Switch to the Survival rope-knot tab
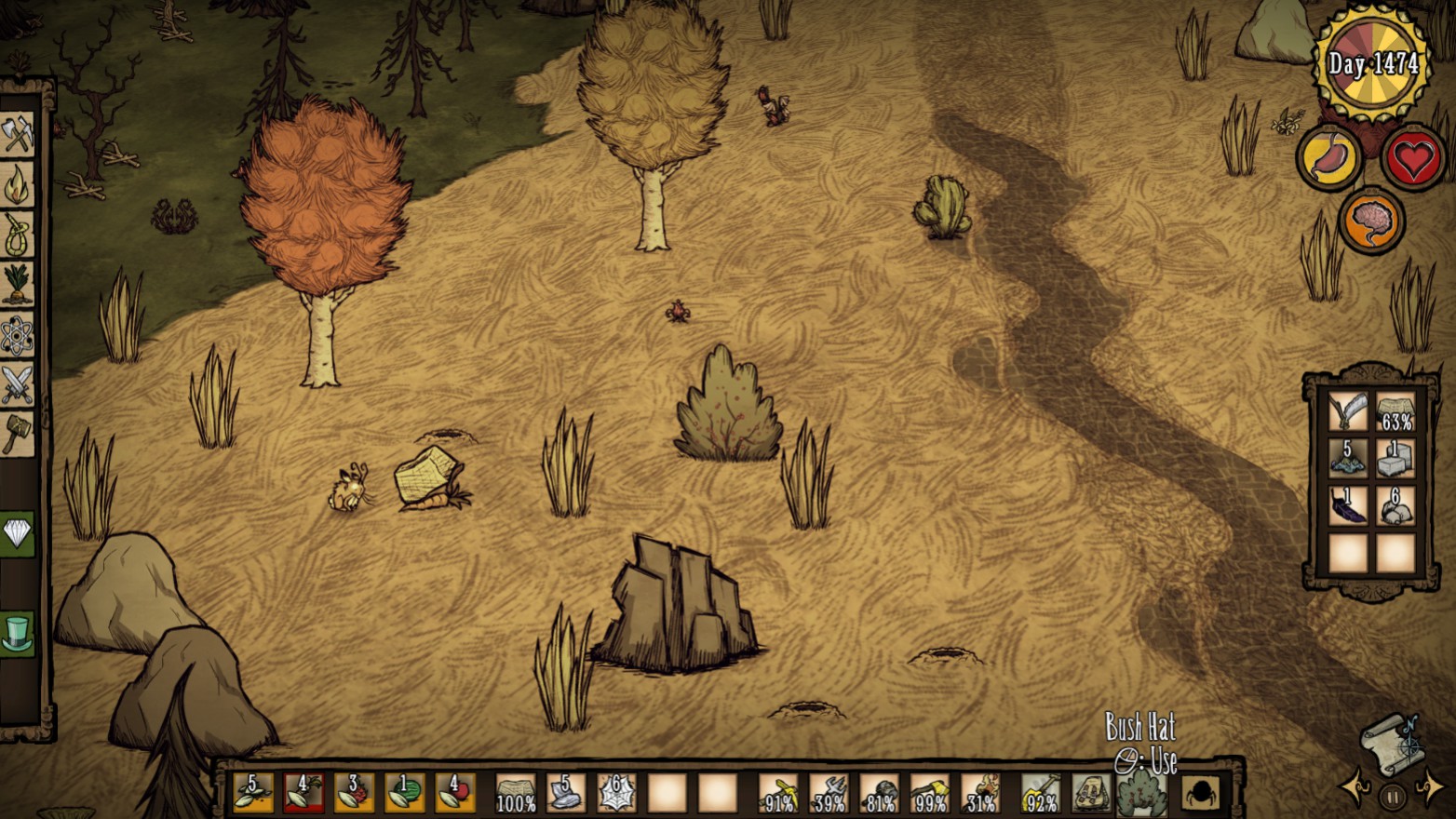 (17, 235)
